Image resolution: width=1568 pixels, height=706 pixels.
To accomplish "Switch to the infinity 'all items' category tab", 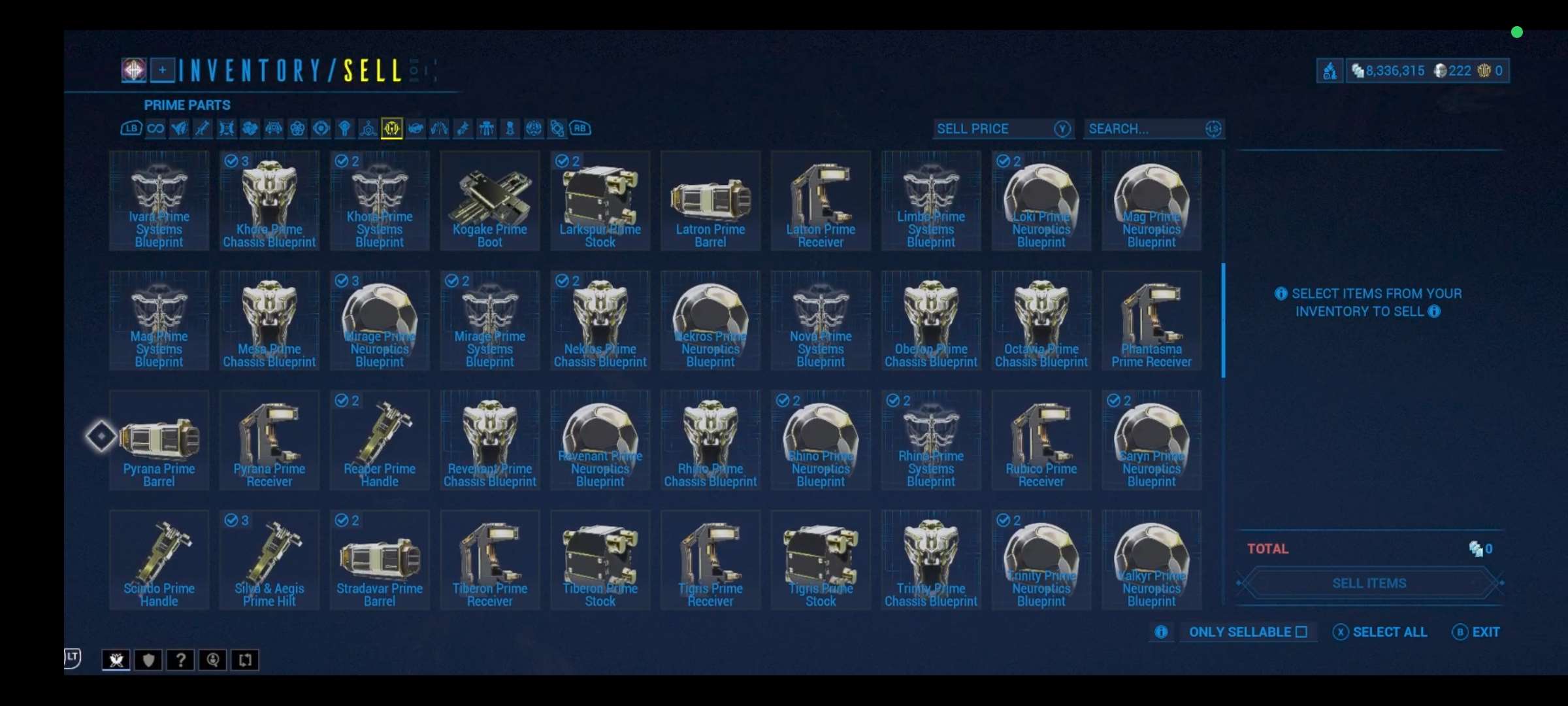I will 155,128.
